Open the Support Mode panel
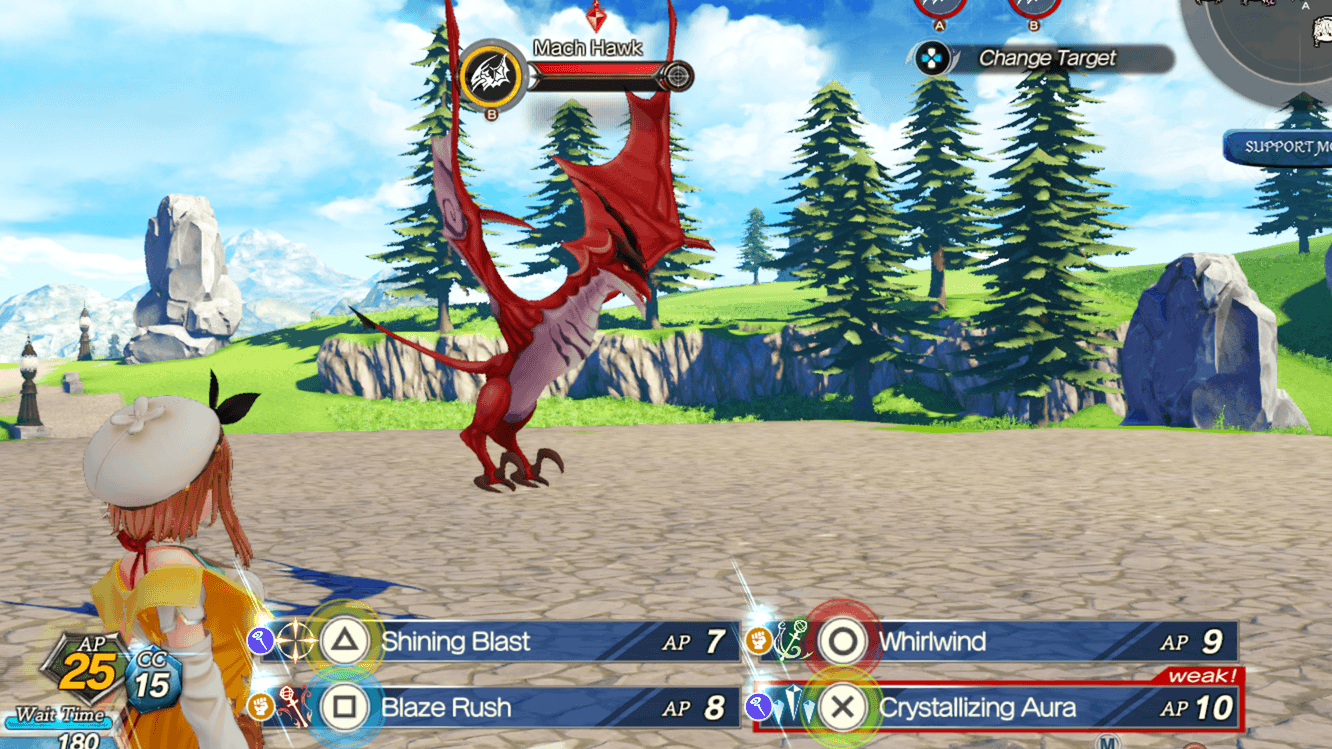Screen dimensions: 1332x749 [1282, 148]
